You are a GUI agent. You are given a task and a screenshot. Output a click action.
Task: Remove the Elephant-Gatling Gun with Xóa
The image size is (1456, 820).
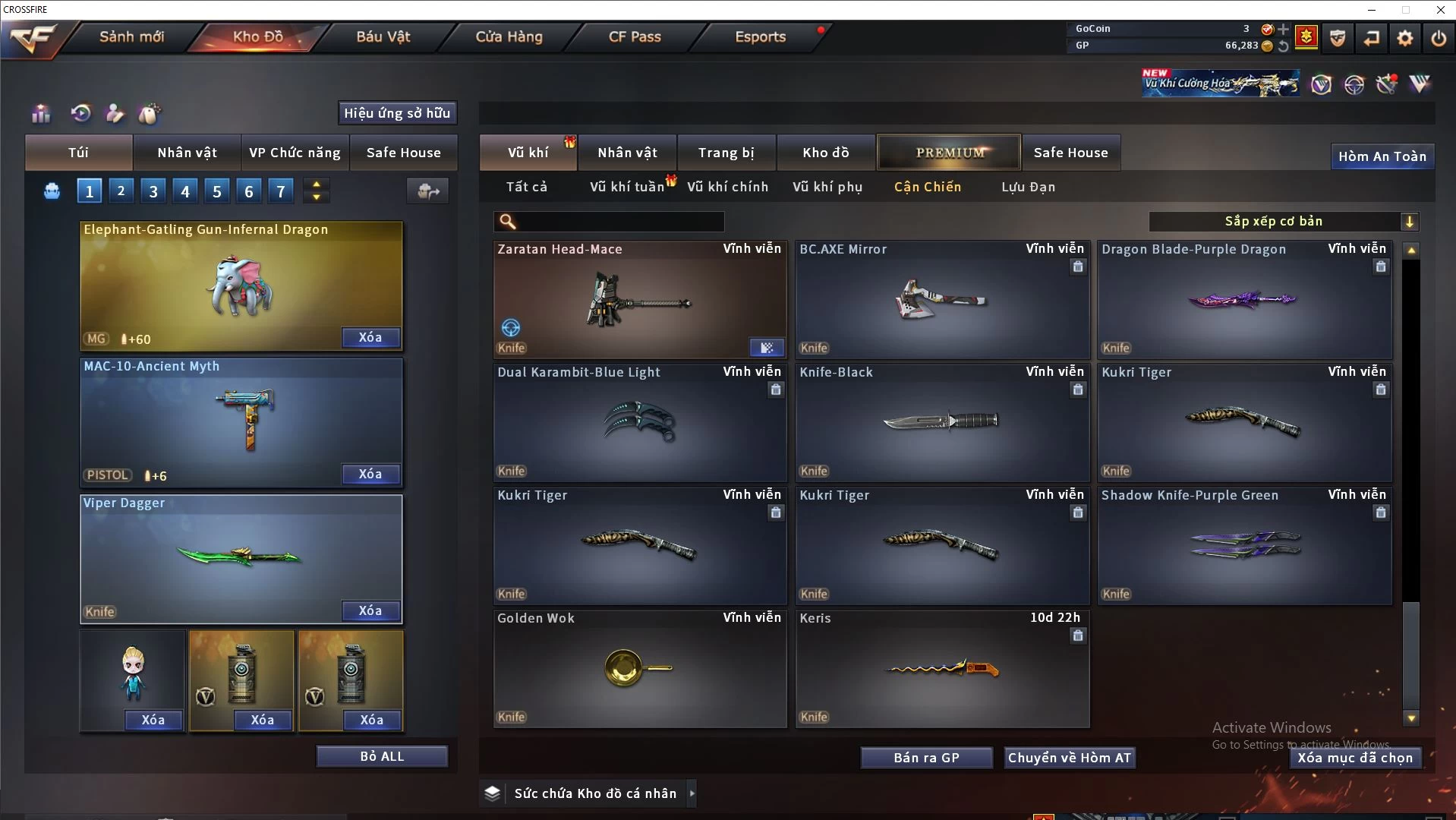point(370,337)
